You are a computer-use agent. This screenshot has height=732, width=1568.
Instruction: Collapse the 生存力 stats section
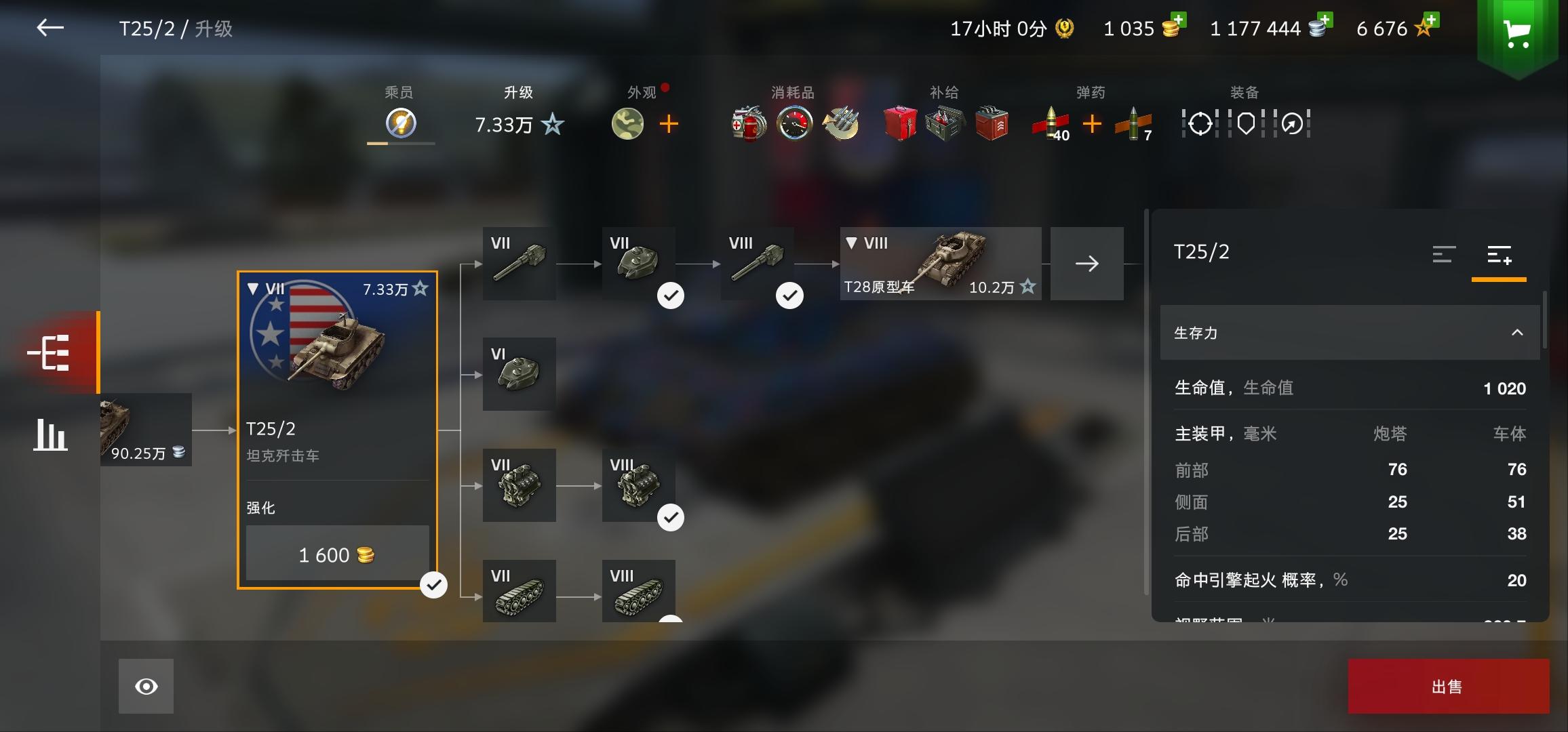pos(1516,333)
